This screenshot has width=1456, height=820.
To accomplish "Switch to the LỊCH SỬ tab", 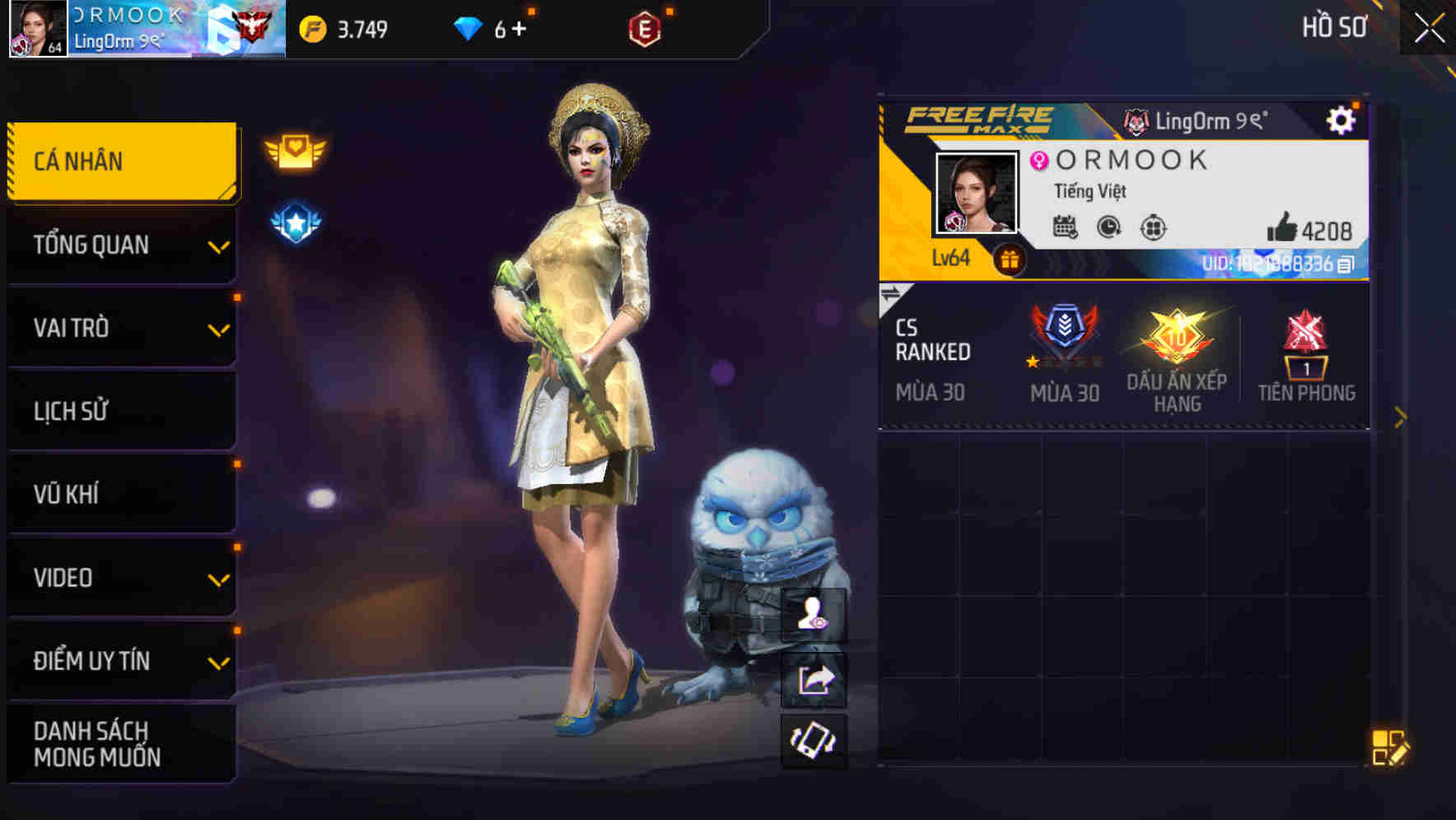I will tap(122, 411).
